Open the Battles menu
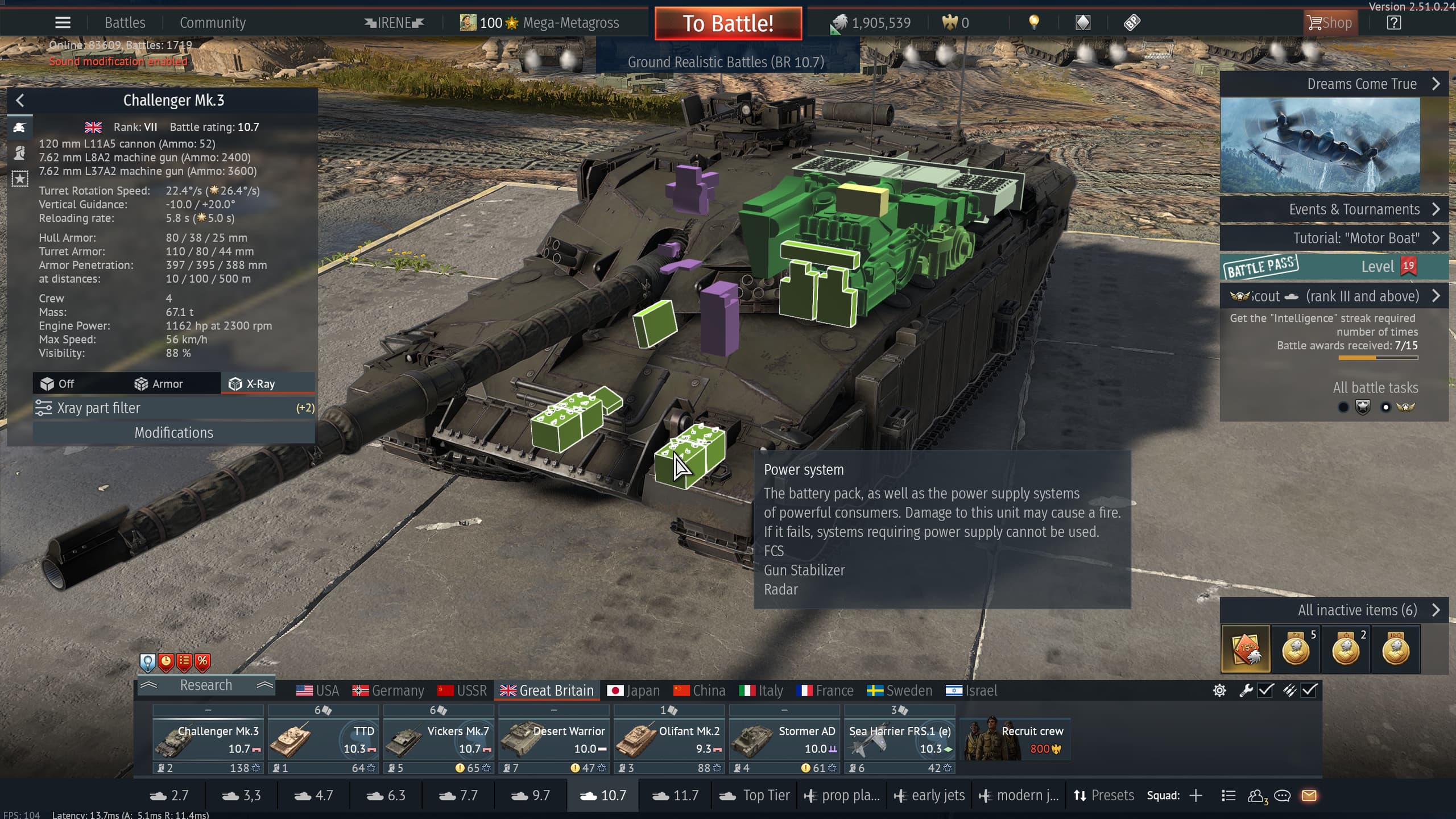 pyautogui.click(x=125, y=23)
